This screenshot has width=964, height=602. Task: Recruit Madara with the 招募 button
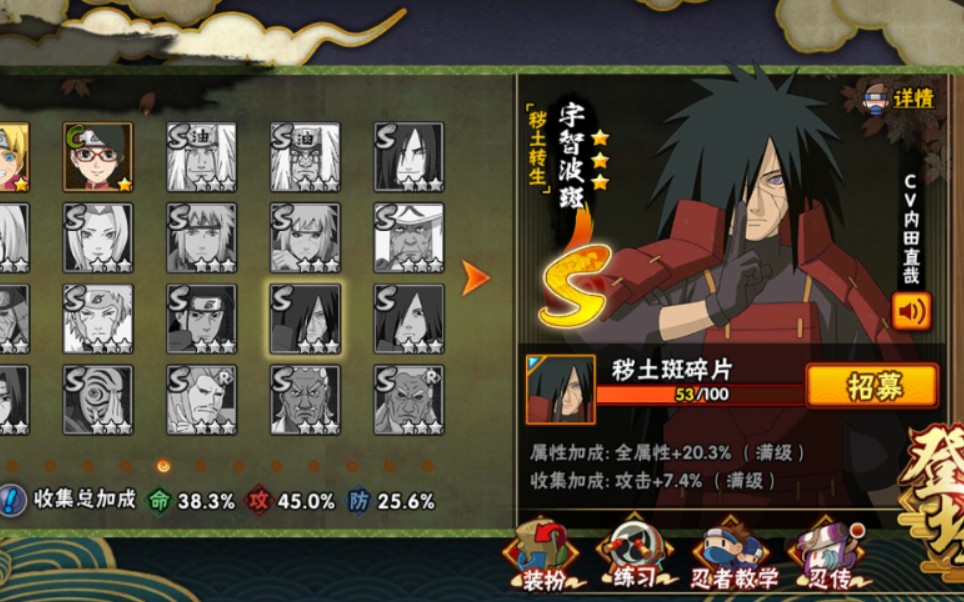(871, 386)
